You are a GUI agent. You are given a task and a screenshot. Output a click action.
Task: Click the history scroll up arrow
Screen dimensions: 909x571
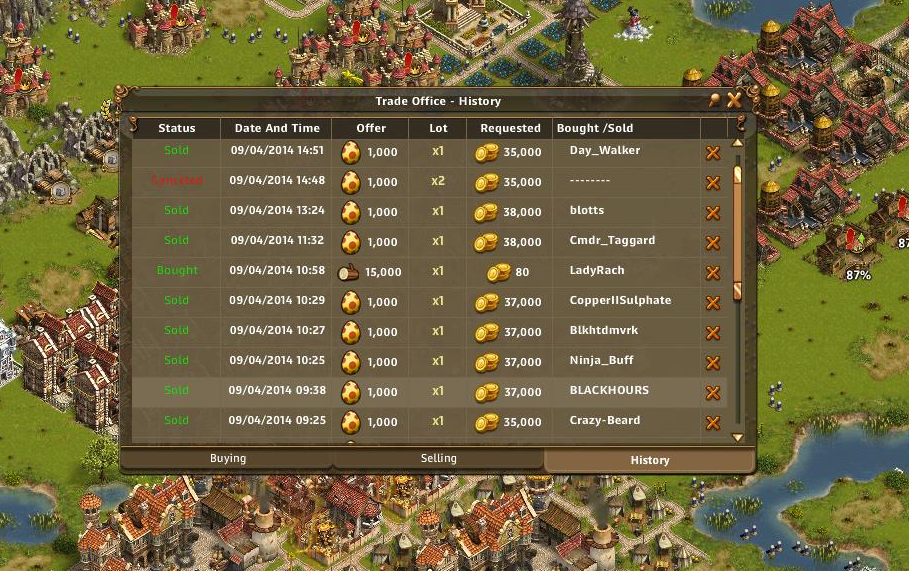tap(738, 143)
